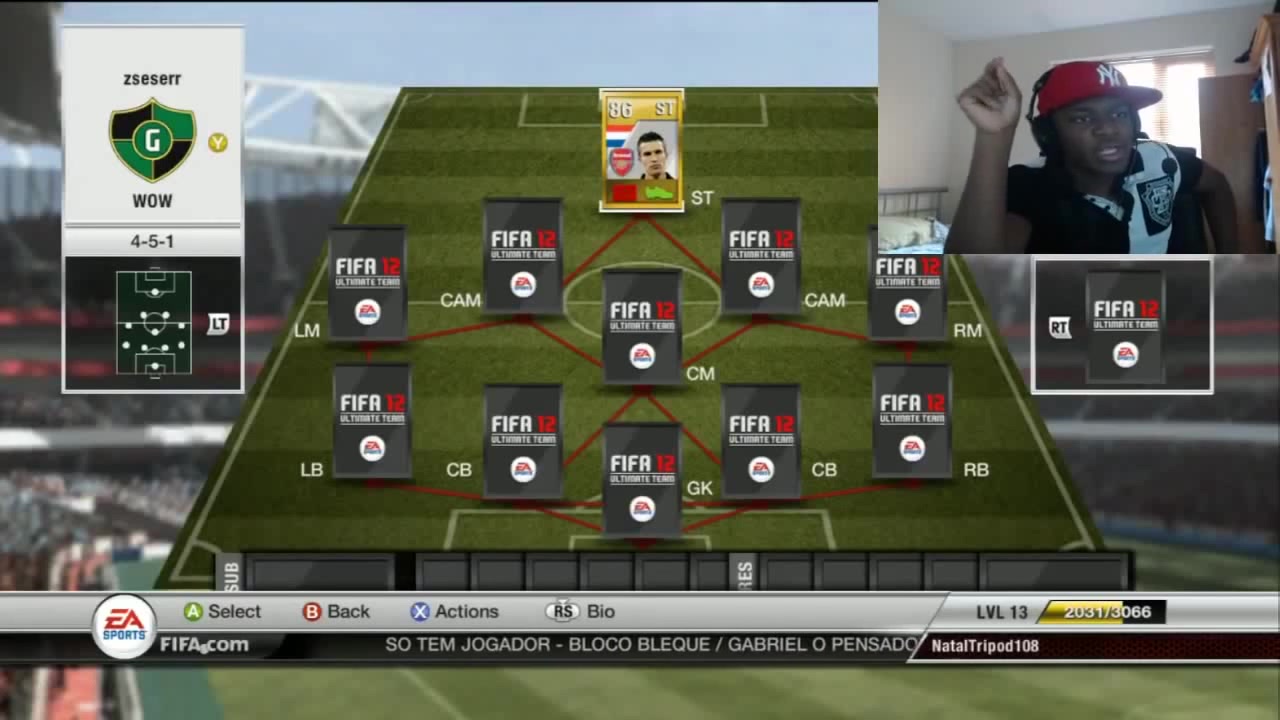Select the right CB card slot

[x=760, y=441]
